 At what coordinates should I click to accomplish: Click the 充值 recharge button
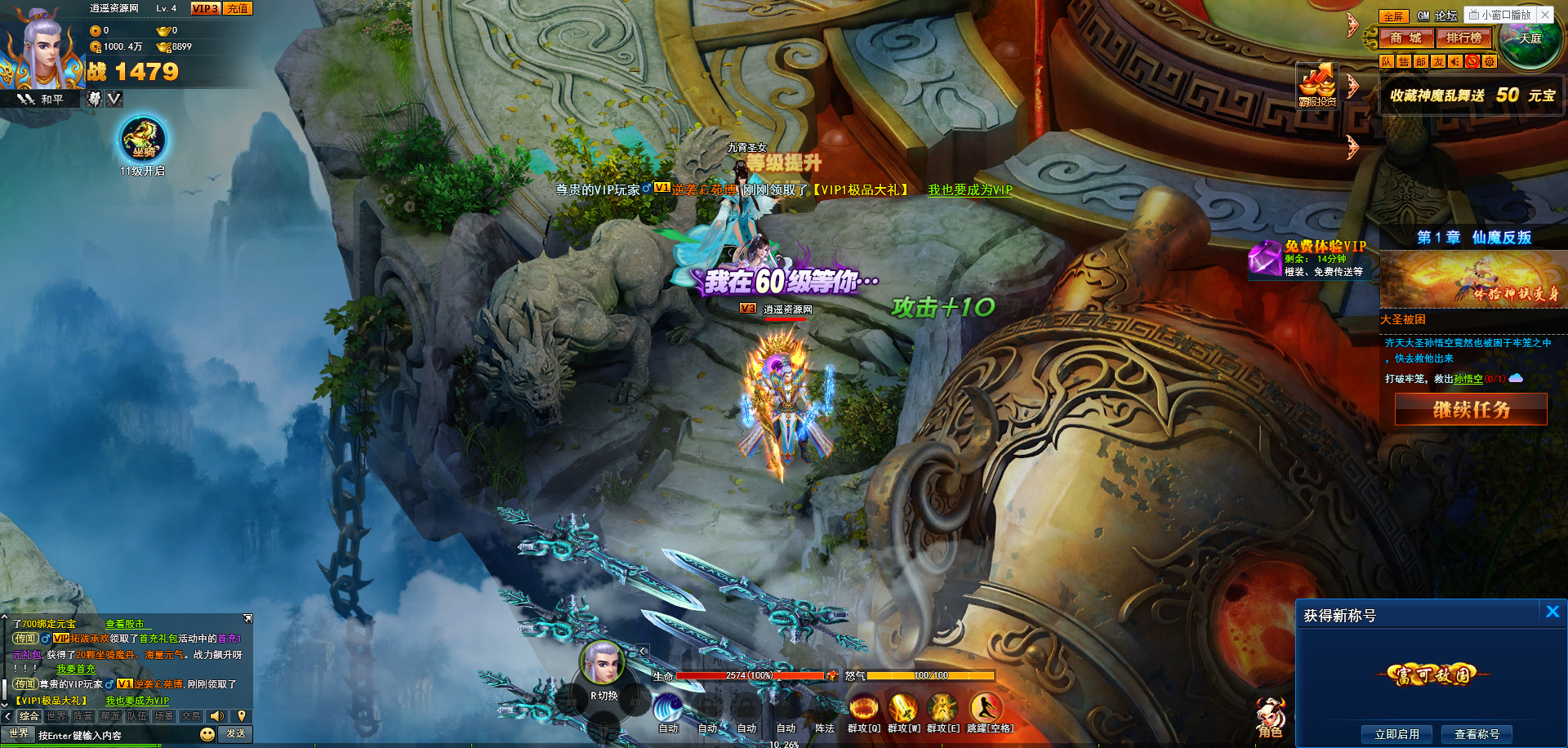click(238, 8)
